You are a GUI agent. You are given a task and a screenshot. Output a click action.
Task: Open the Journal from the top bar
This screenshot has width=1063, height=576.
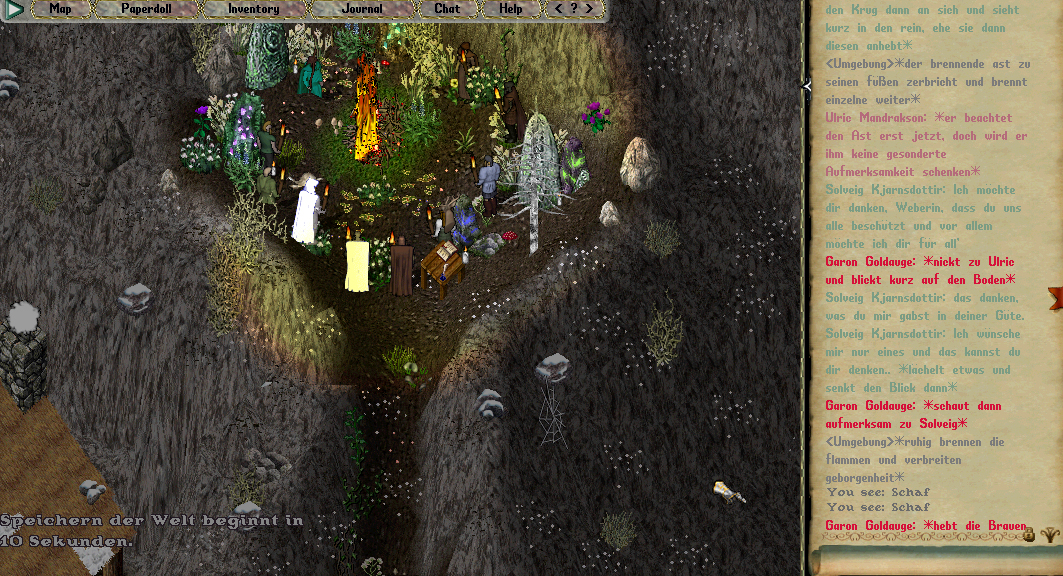[361, 9]
